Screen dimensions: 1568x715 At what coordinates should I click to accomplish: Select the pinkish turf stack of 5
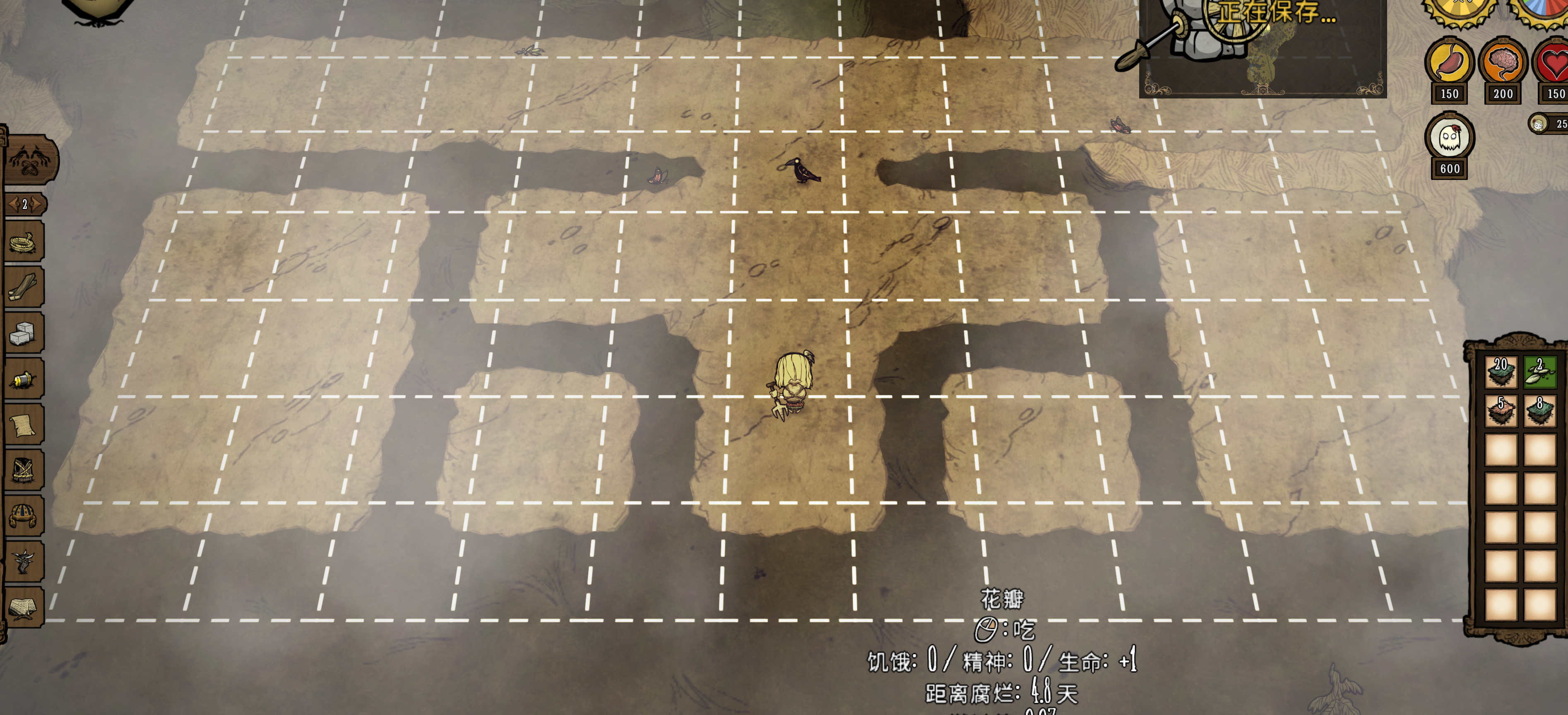1501,411
